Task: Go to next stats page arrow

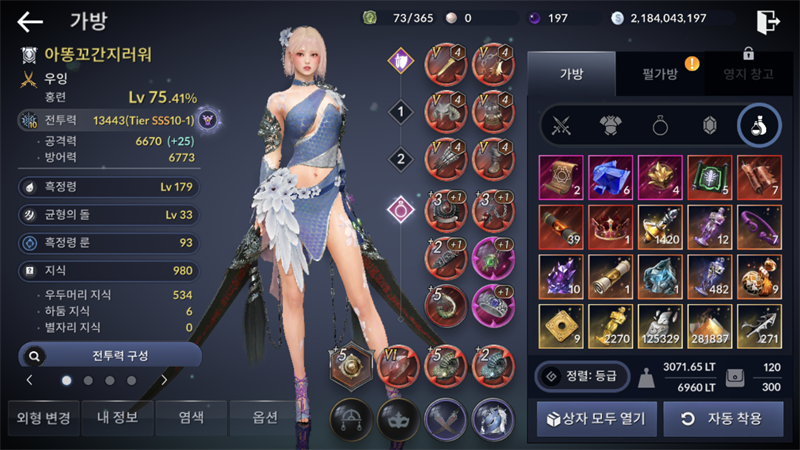Action: 164,380
